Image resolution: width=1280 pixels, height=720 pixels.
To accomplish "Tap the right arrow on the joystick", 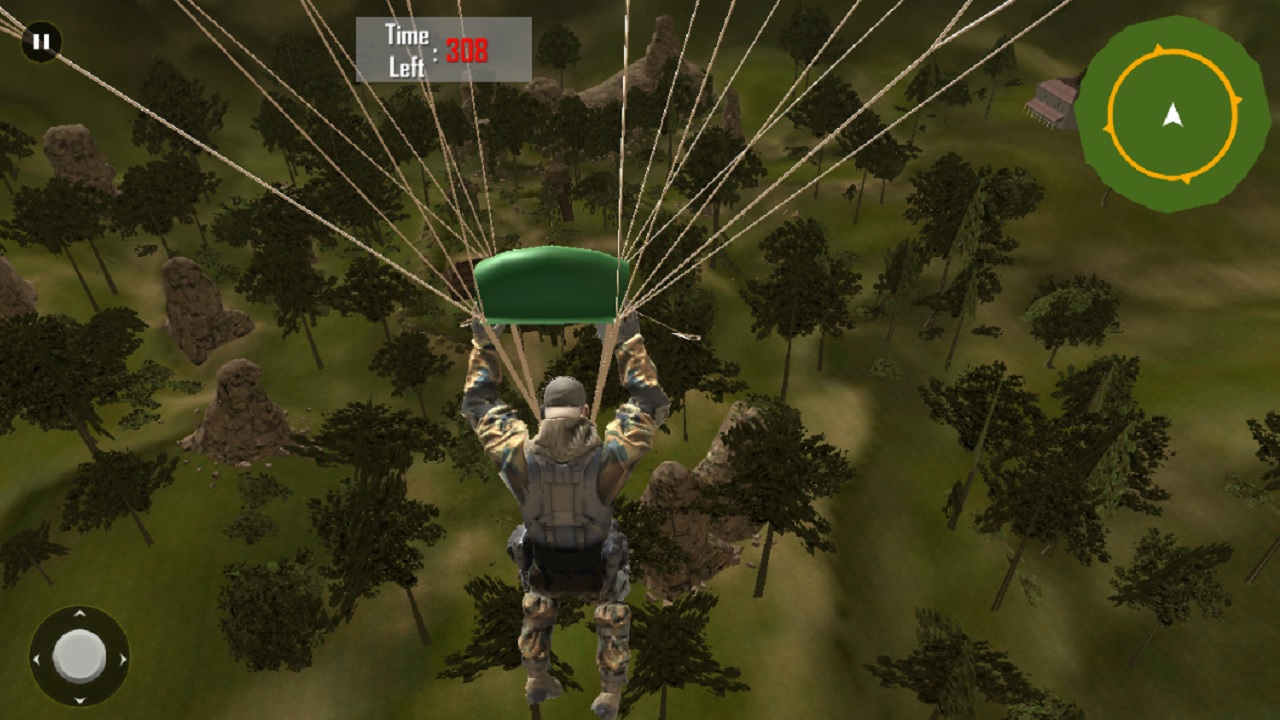I will point(122,660).
